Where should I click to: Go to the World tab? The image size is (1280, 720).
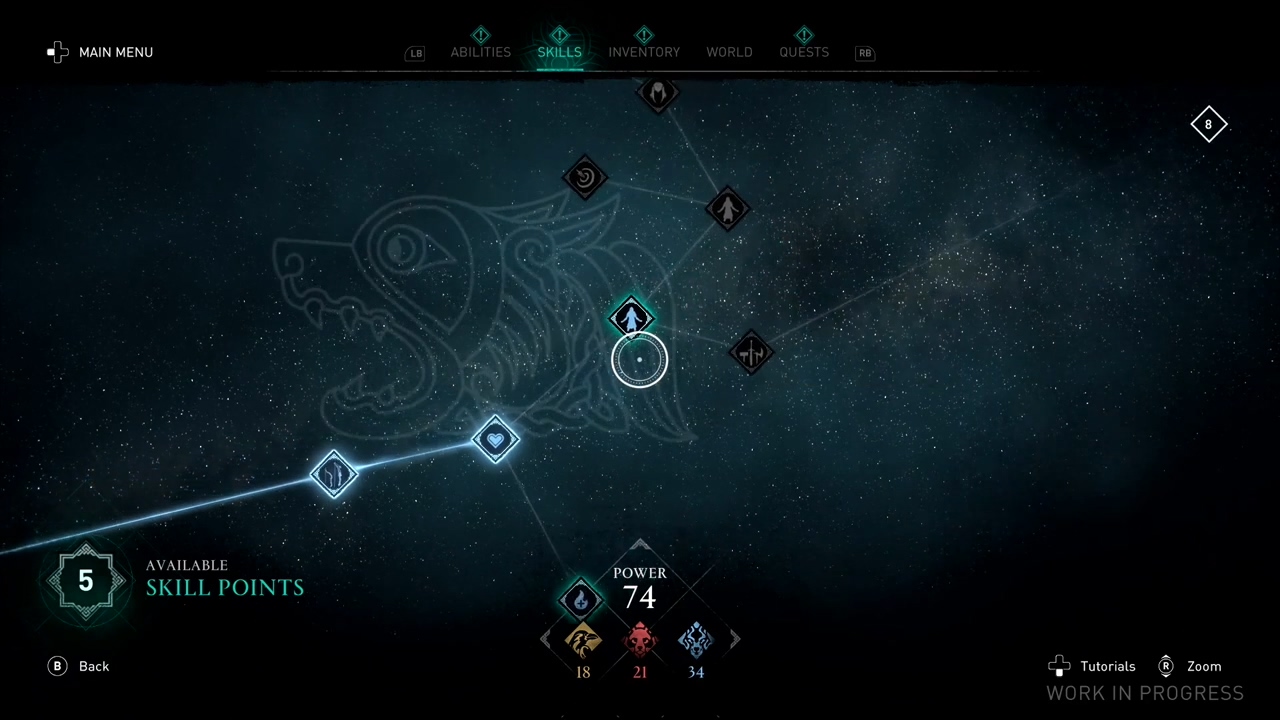coord(729,52)
